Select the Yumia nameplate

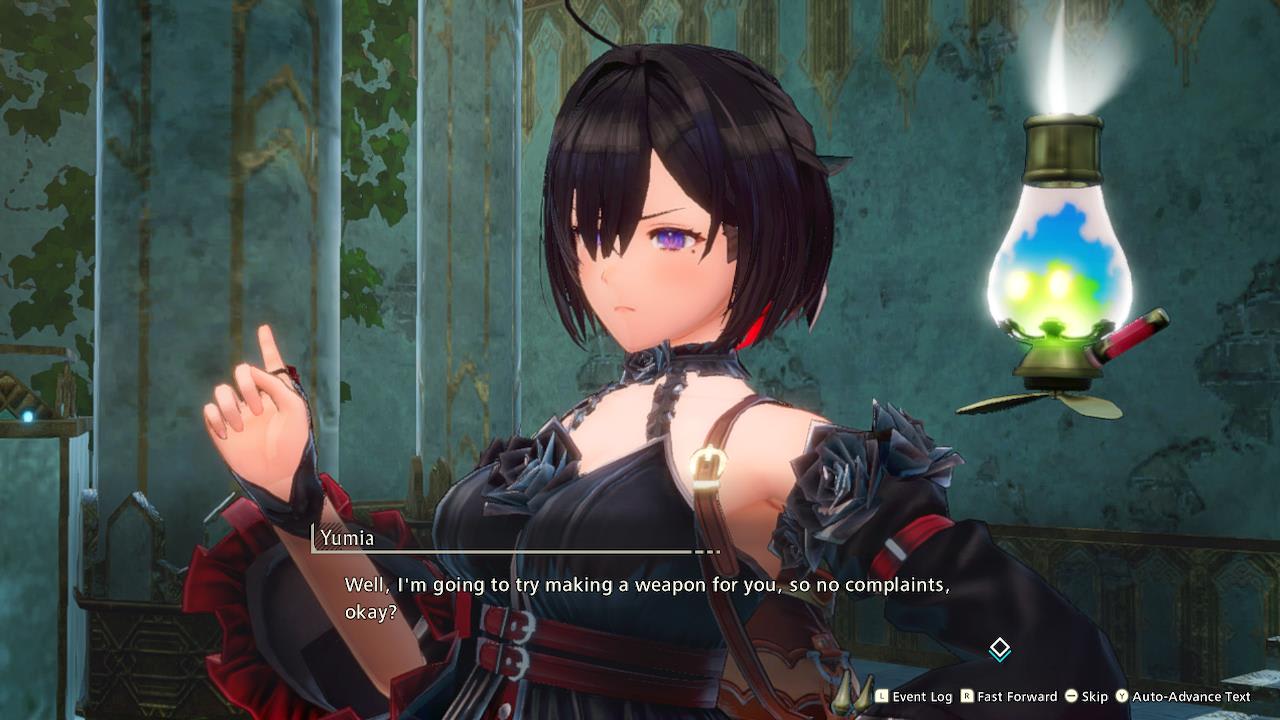346,539
